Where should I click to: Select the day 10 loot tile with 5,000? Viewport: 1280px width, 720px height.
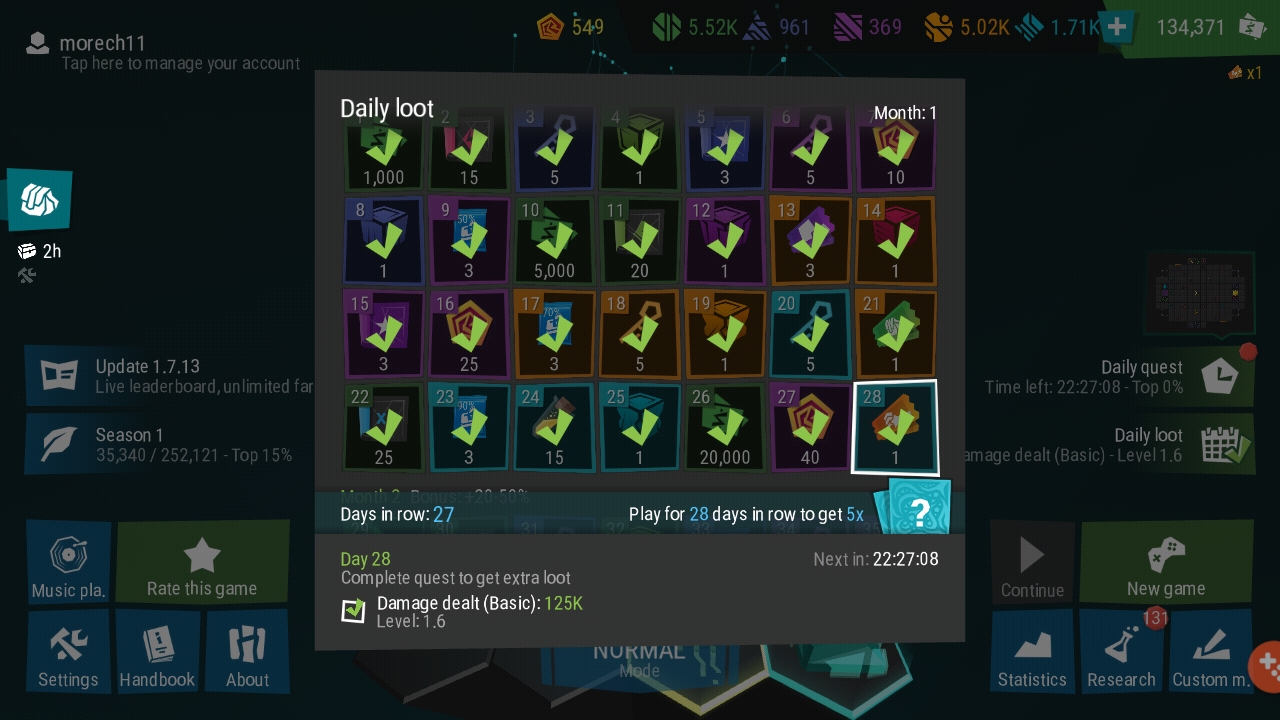[x=553, y=241]
